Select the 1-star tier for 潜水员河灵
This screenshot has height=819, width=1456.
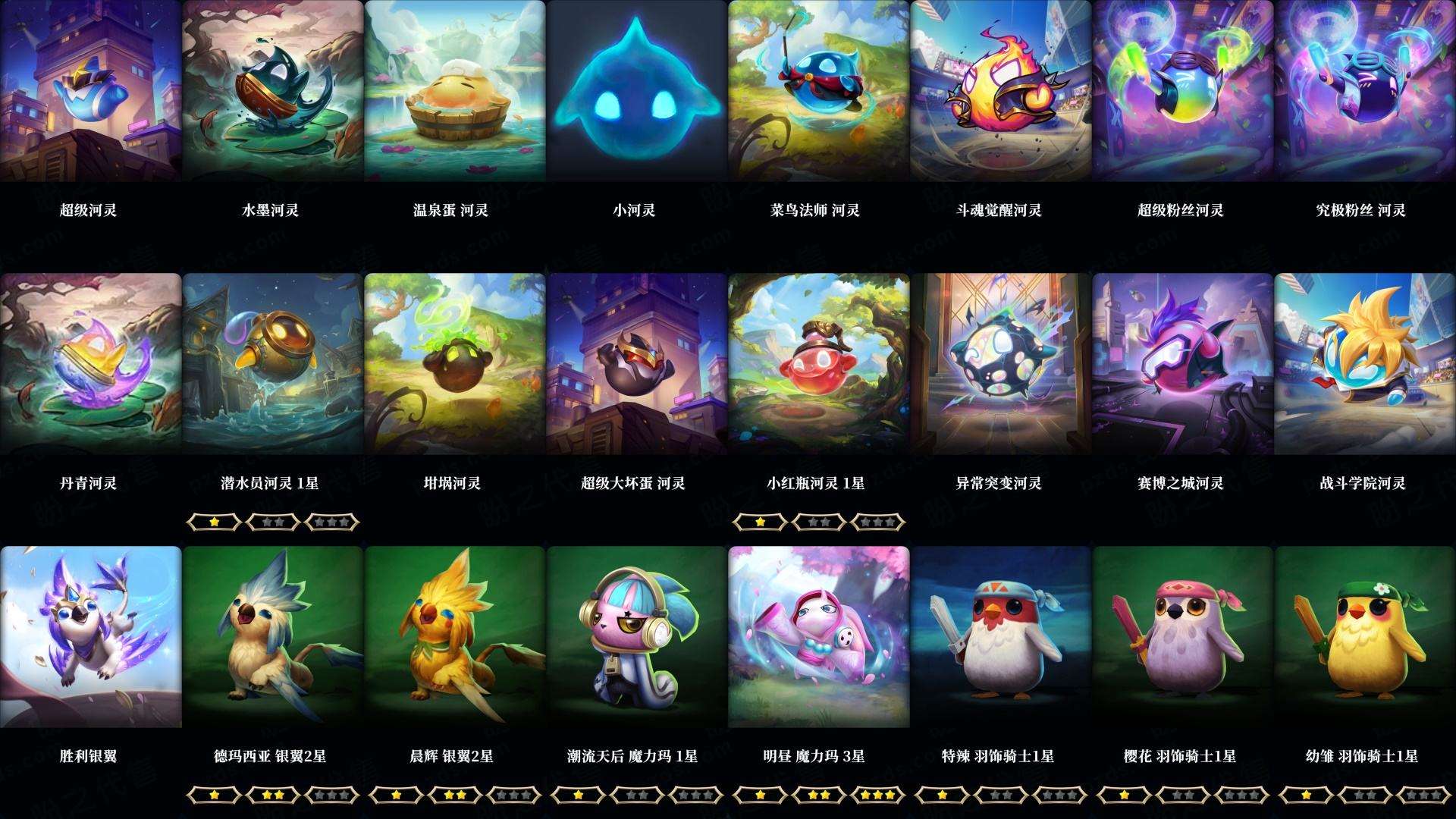(x=216, y=522)
